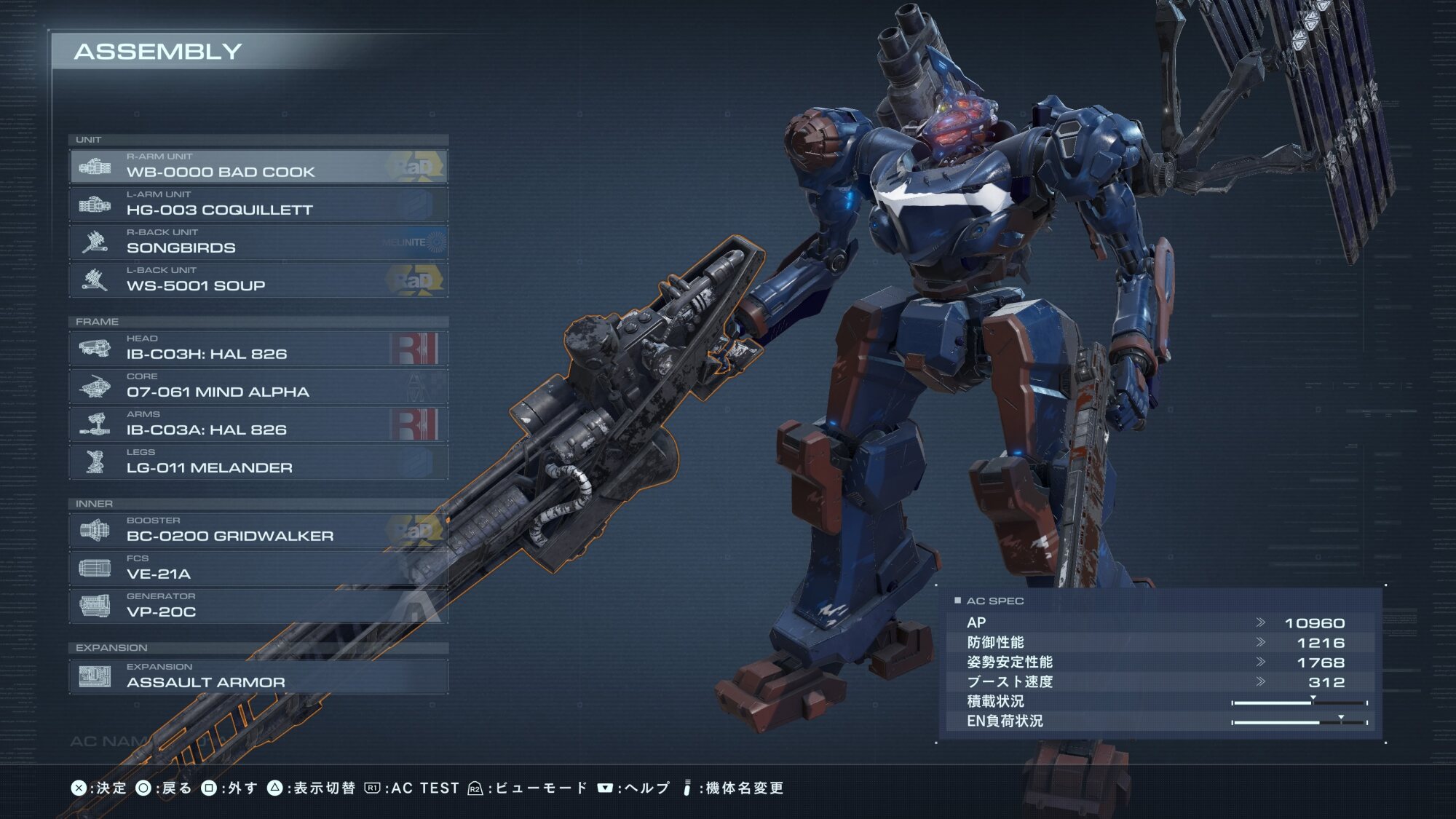Open the R-Back Unit SONGBIRDS slot

pos(258,242)
